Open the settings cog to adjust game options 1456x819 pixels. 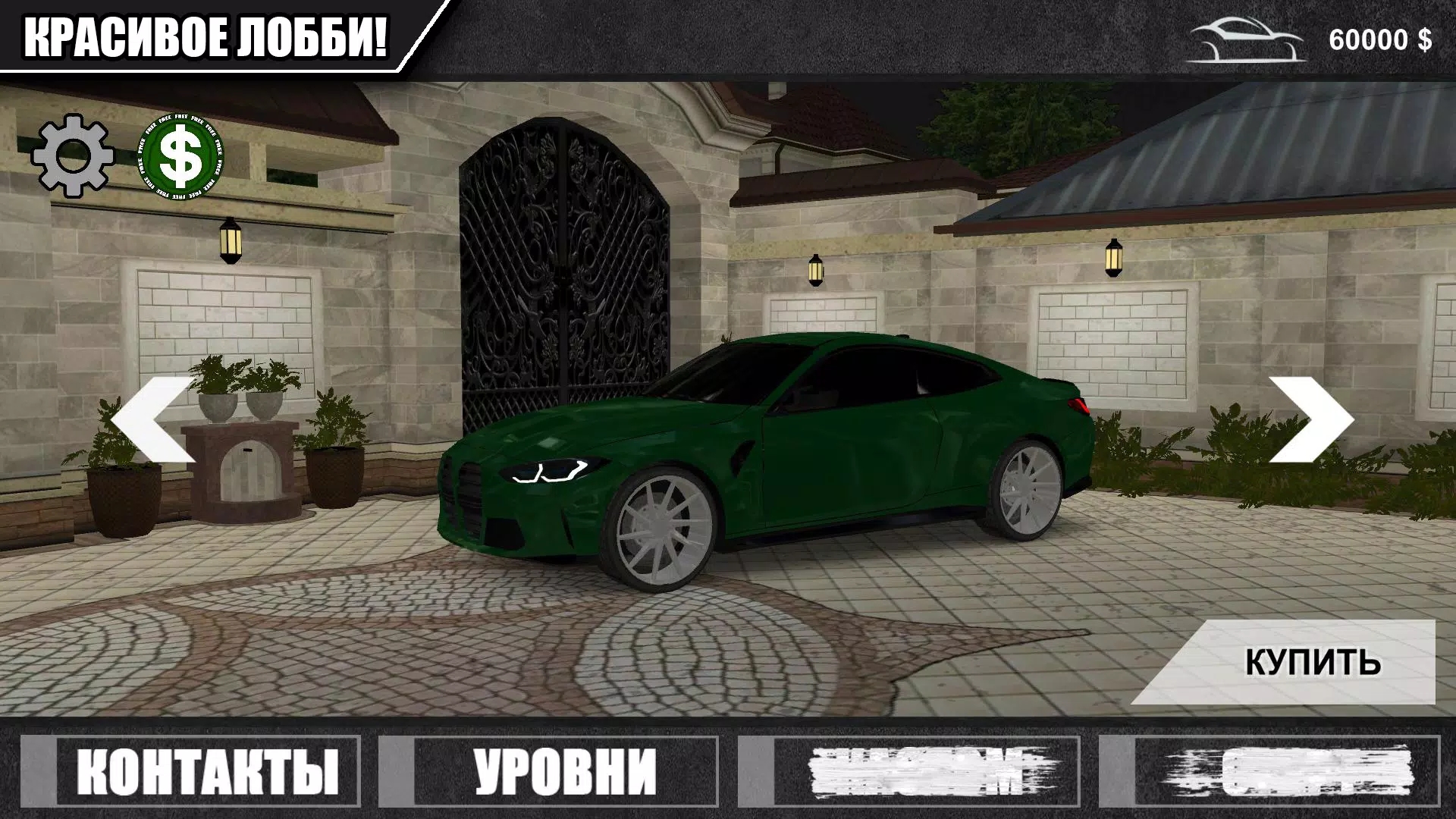tap(72, 155)
